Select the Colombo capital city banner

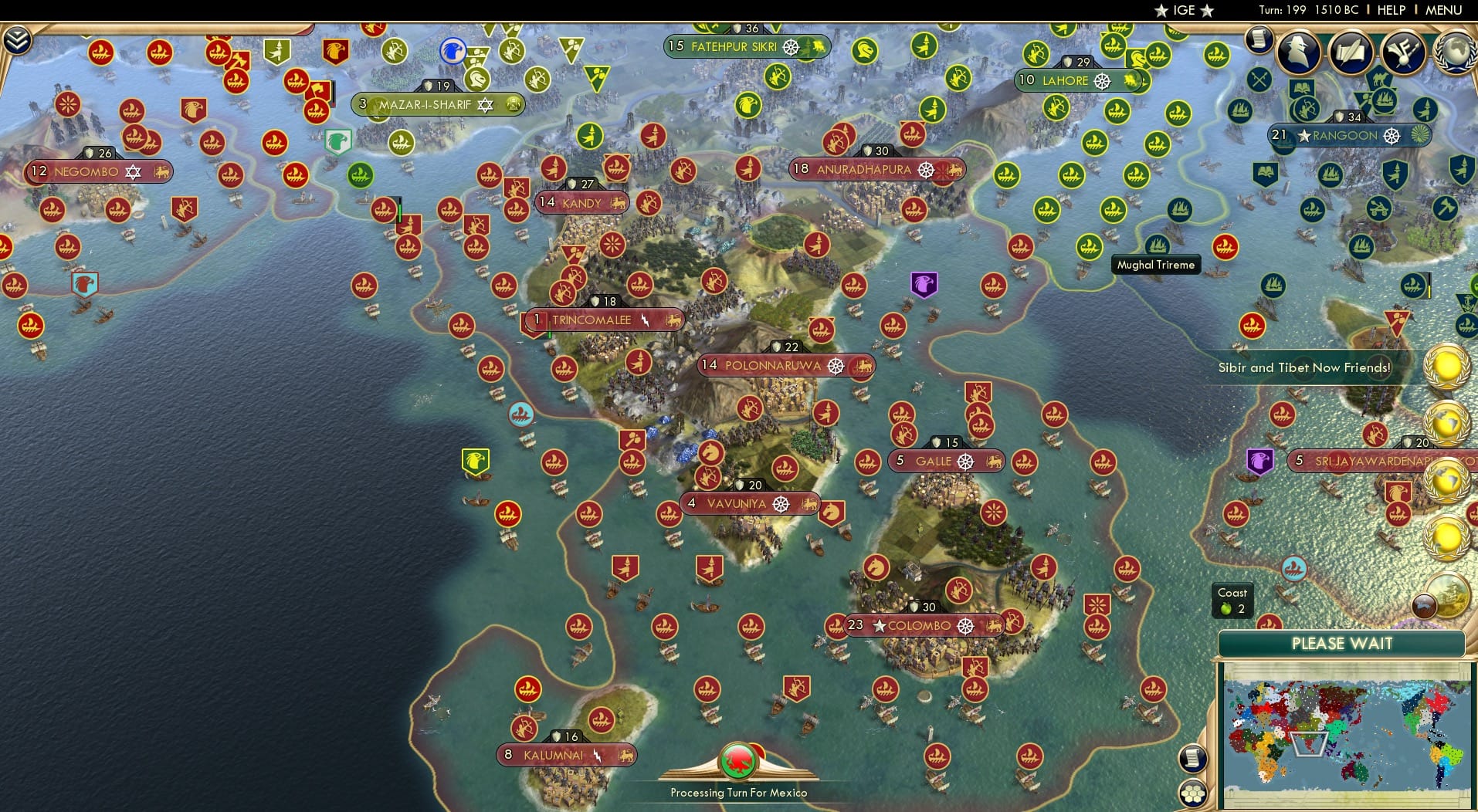click(x=919, y=626)
